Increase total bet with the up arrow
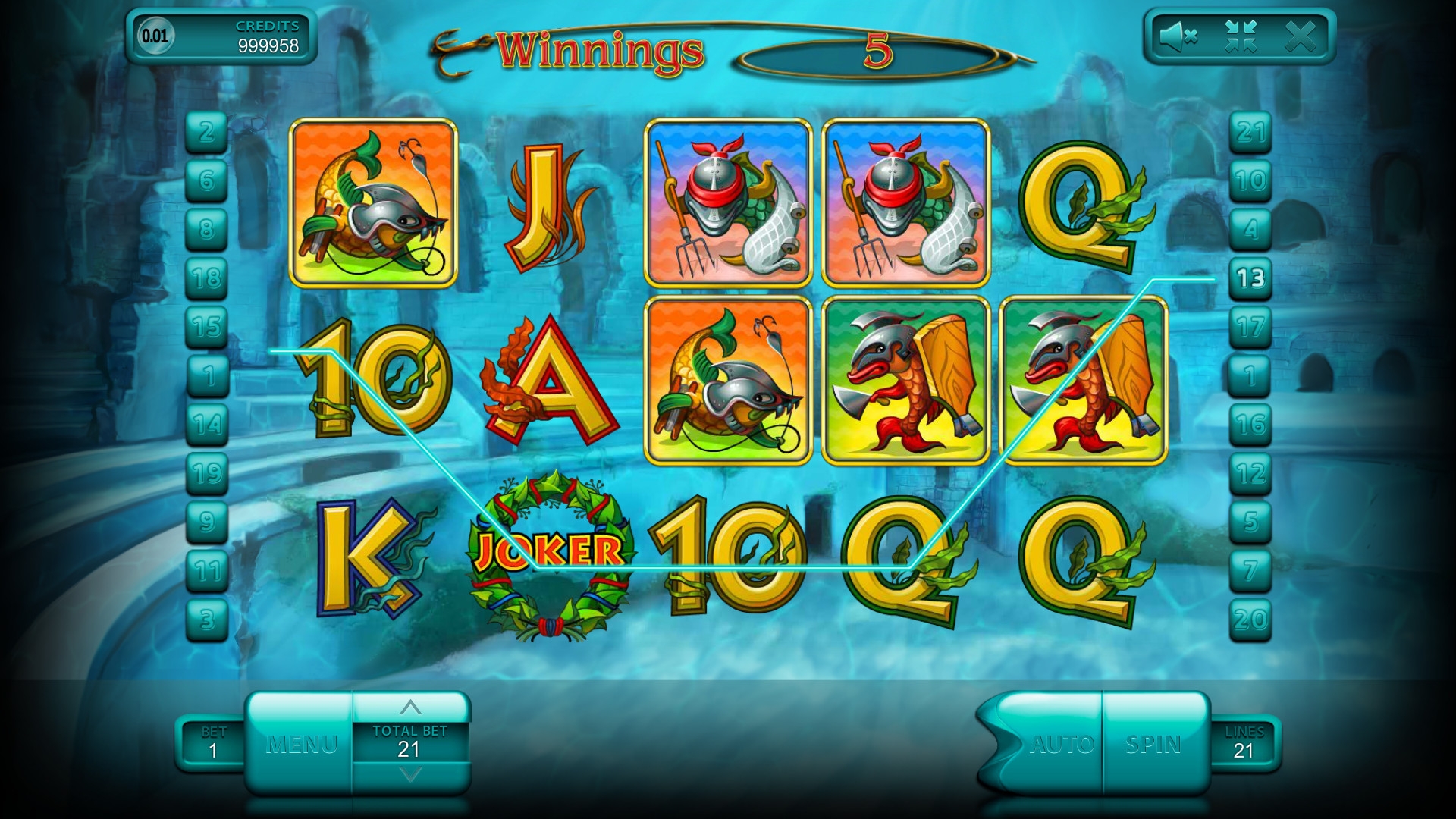1456x819 pixels. 410,708
